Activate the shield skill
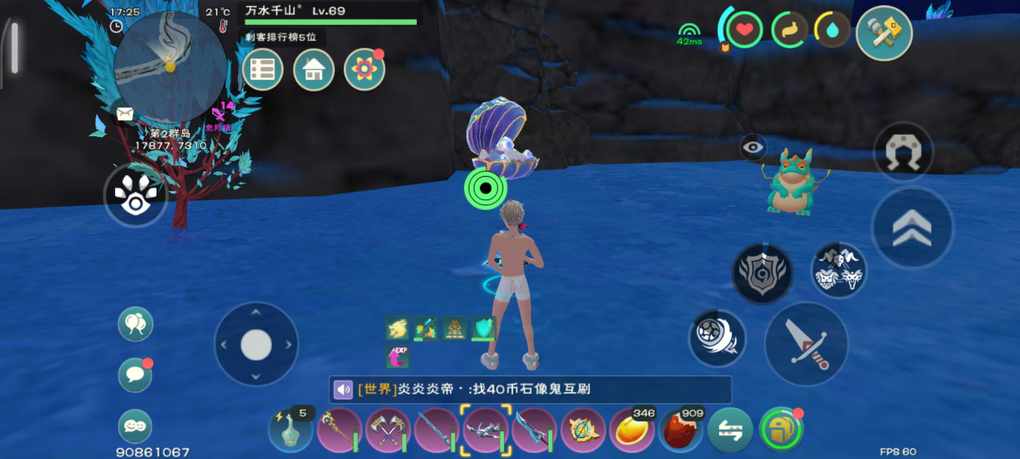The height and width of the screenshot is (459, 1020). point(762,273)
